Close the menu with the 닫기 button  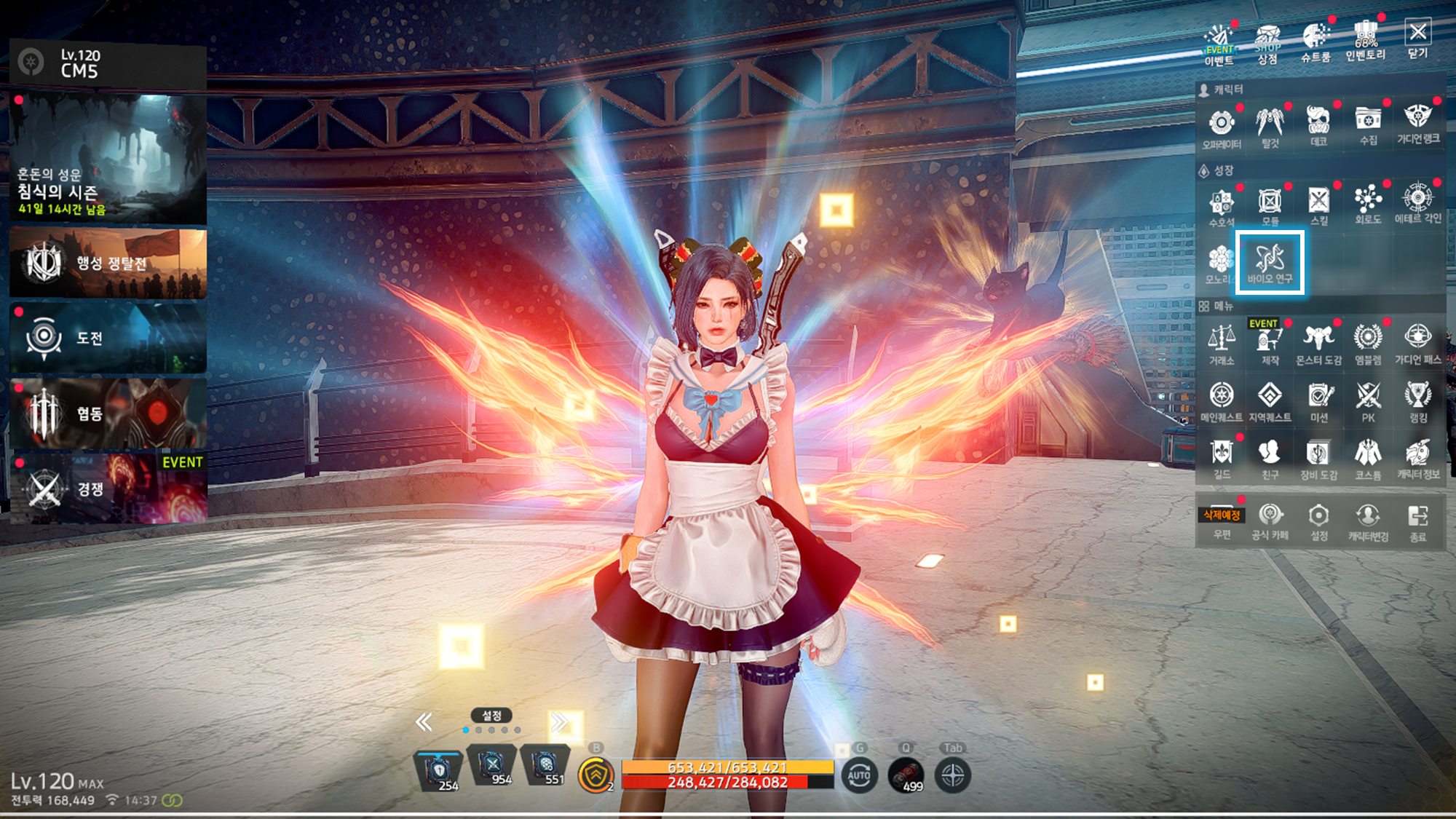coord(1417,39)
